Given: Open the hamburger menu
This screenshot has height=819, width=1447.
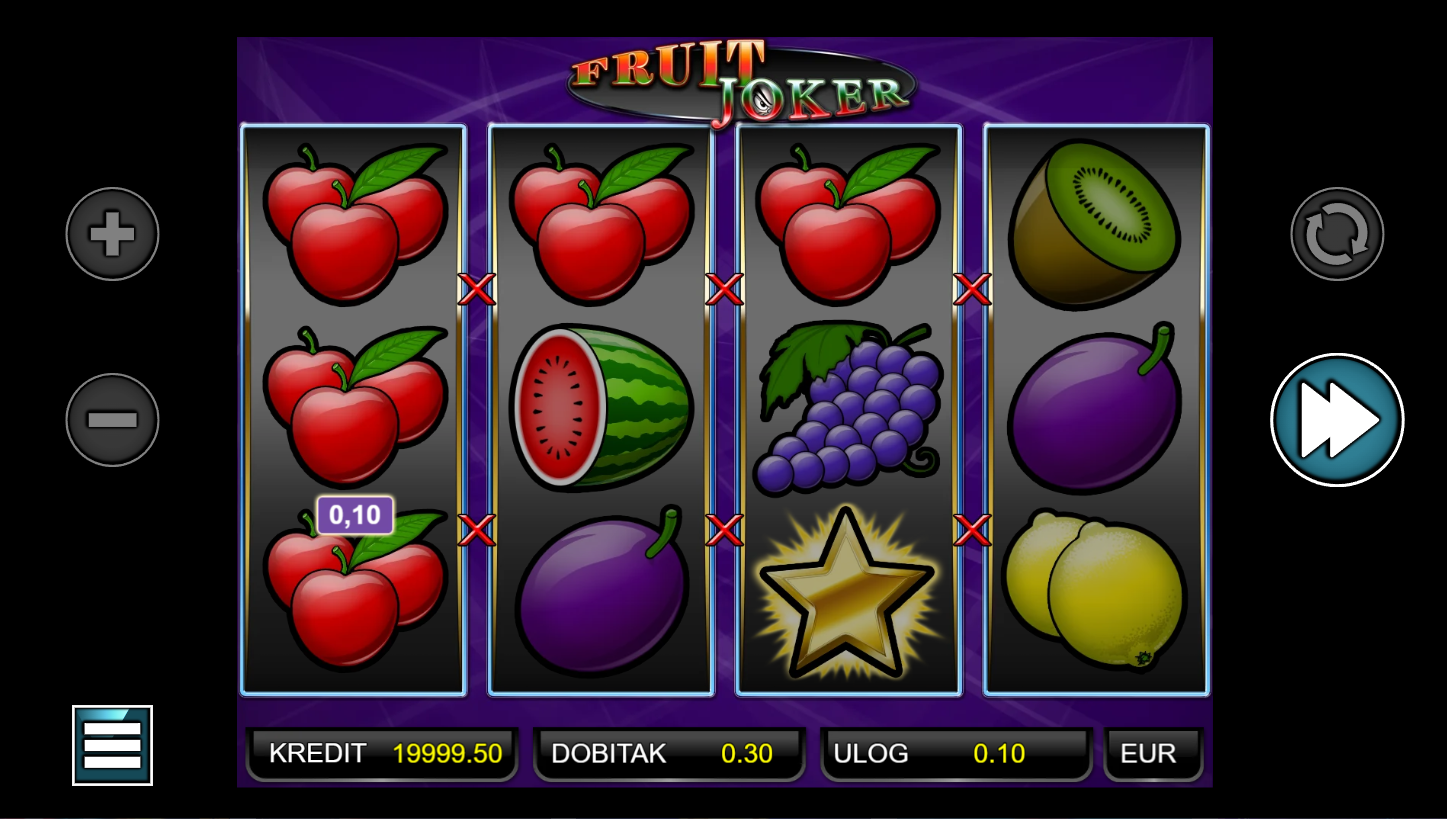Looking at the screenshot, I should pyautogui.click(x=112, y=745).
